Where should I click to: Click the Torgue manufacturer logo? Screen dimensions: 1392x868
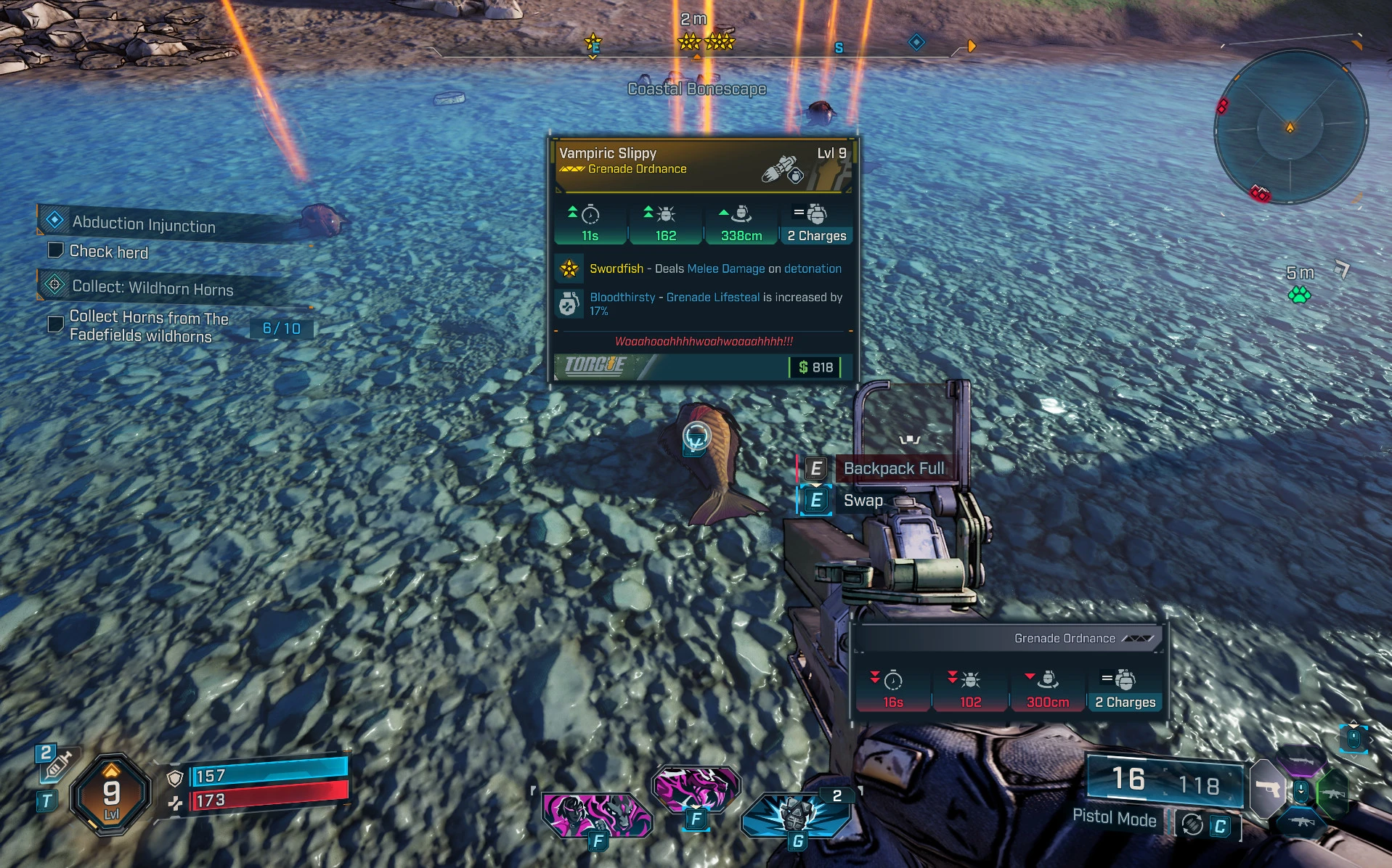point(595,366)
